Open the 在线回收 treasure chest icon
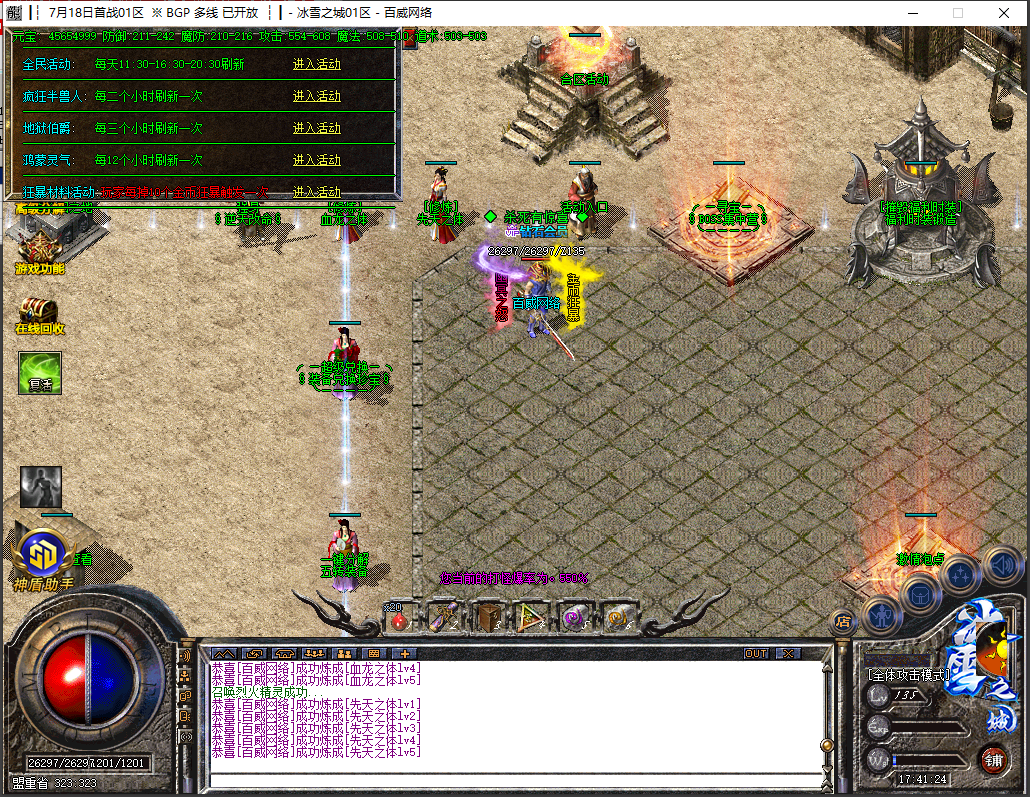1030x797 pixels. 39,313
